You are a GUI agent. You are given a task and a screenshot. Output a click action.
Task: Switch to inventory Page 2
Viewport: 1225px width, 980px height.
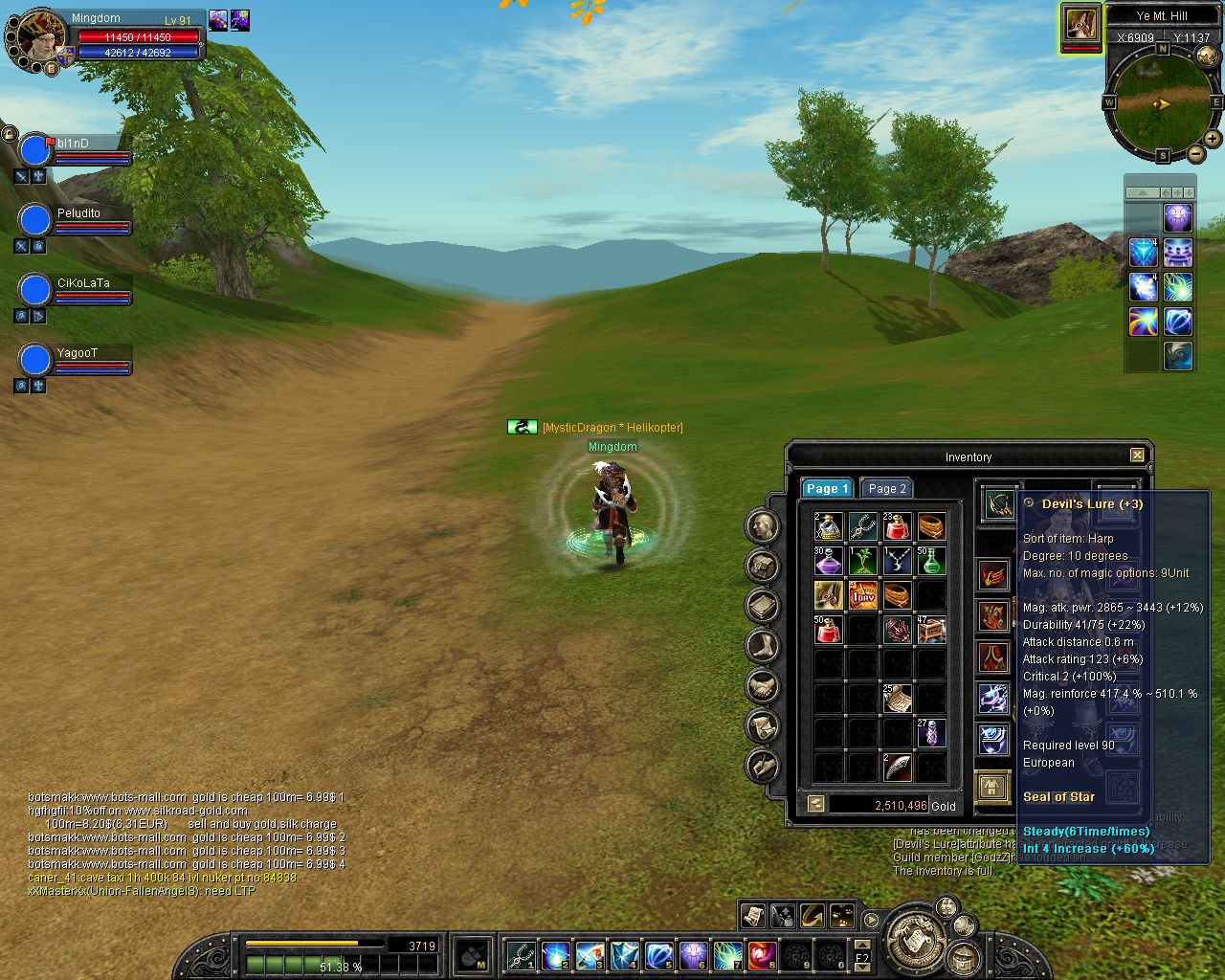887,488
